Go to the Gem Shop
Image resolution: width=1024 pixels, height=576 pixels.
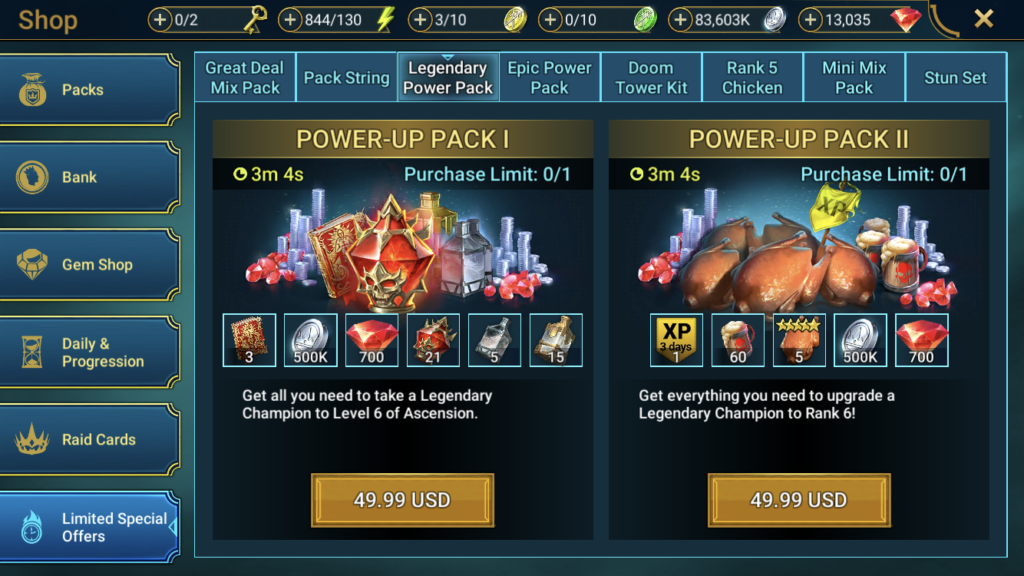pos(90,265)
